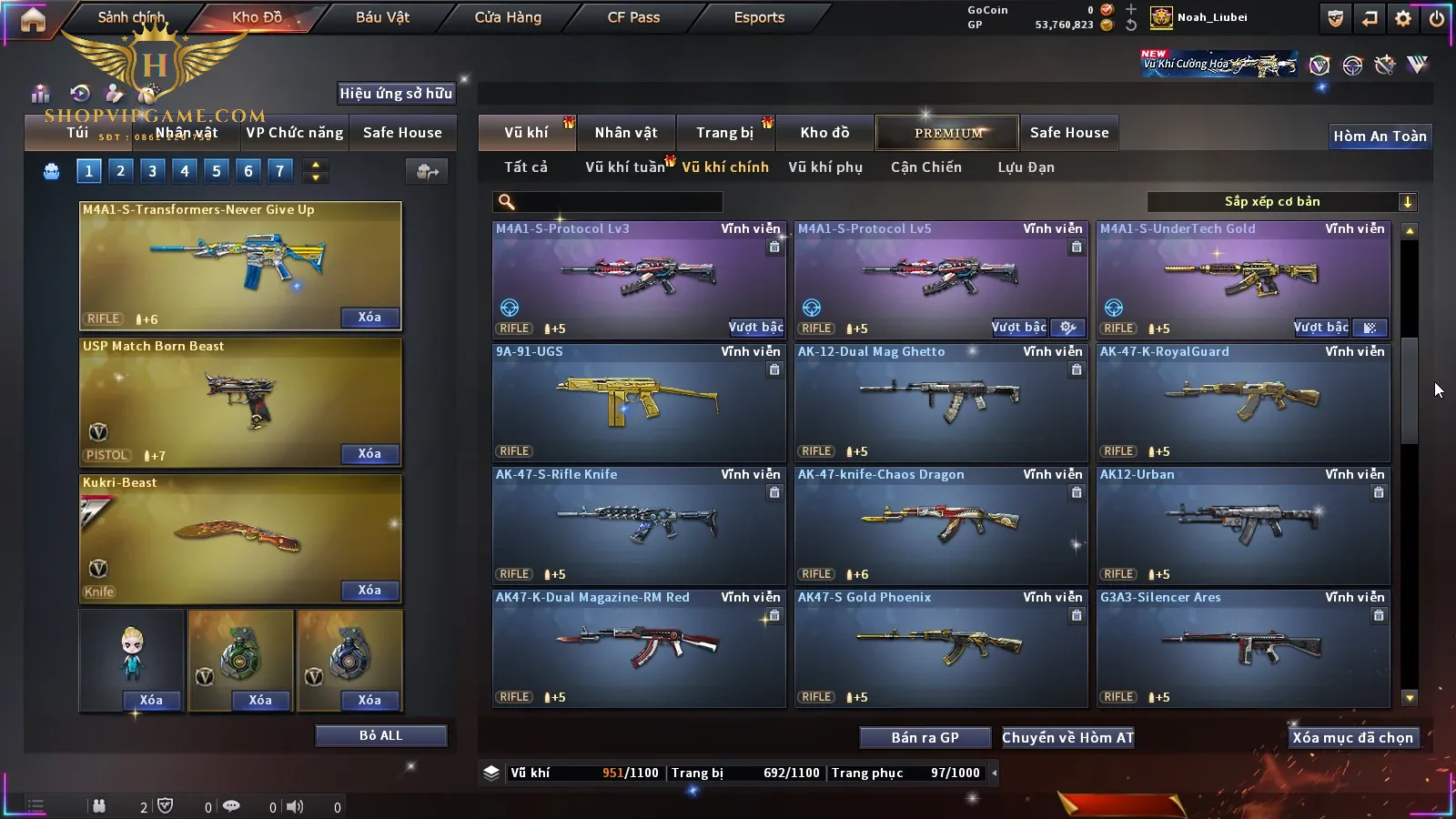
Task: Pick the 9A-91-UGS gold rifle
Action: (639, 402)
